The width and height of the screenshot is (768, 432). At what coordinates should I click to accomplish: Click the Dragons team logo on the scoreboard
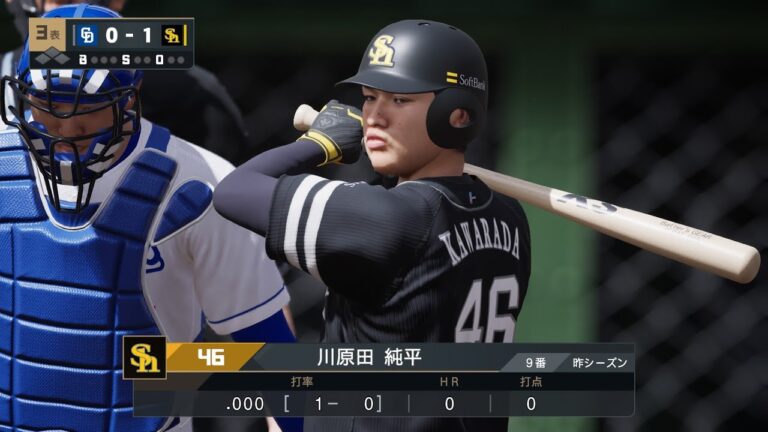coord(87,35)
